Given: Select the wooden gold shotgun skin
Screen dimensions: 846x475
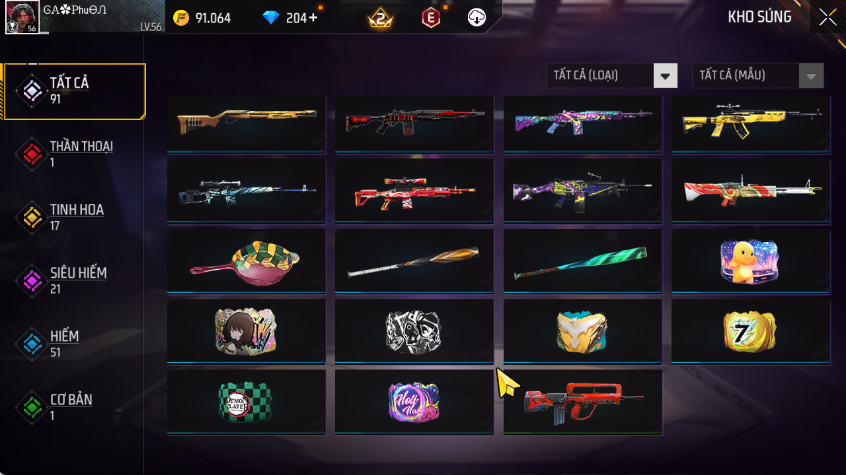Looking at the screenshot, I should click(x=246, y=122).
